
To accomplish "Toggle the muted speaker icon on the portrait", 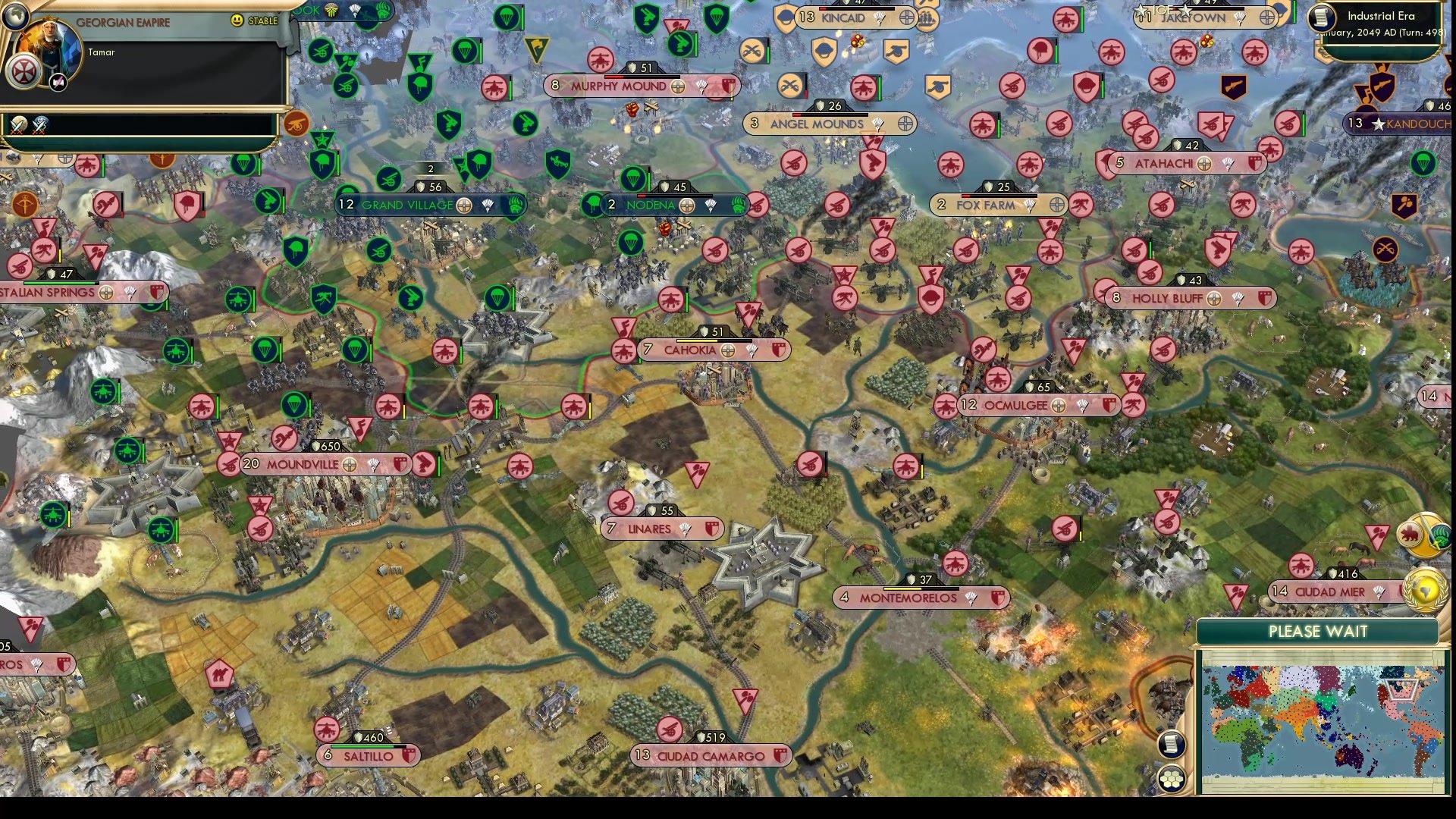I will (58, 80).
